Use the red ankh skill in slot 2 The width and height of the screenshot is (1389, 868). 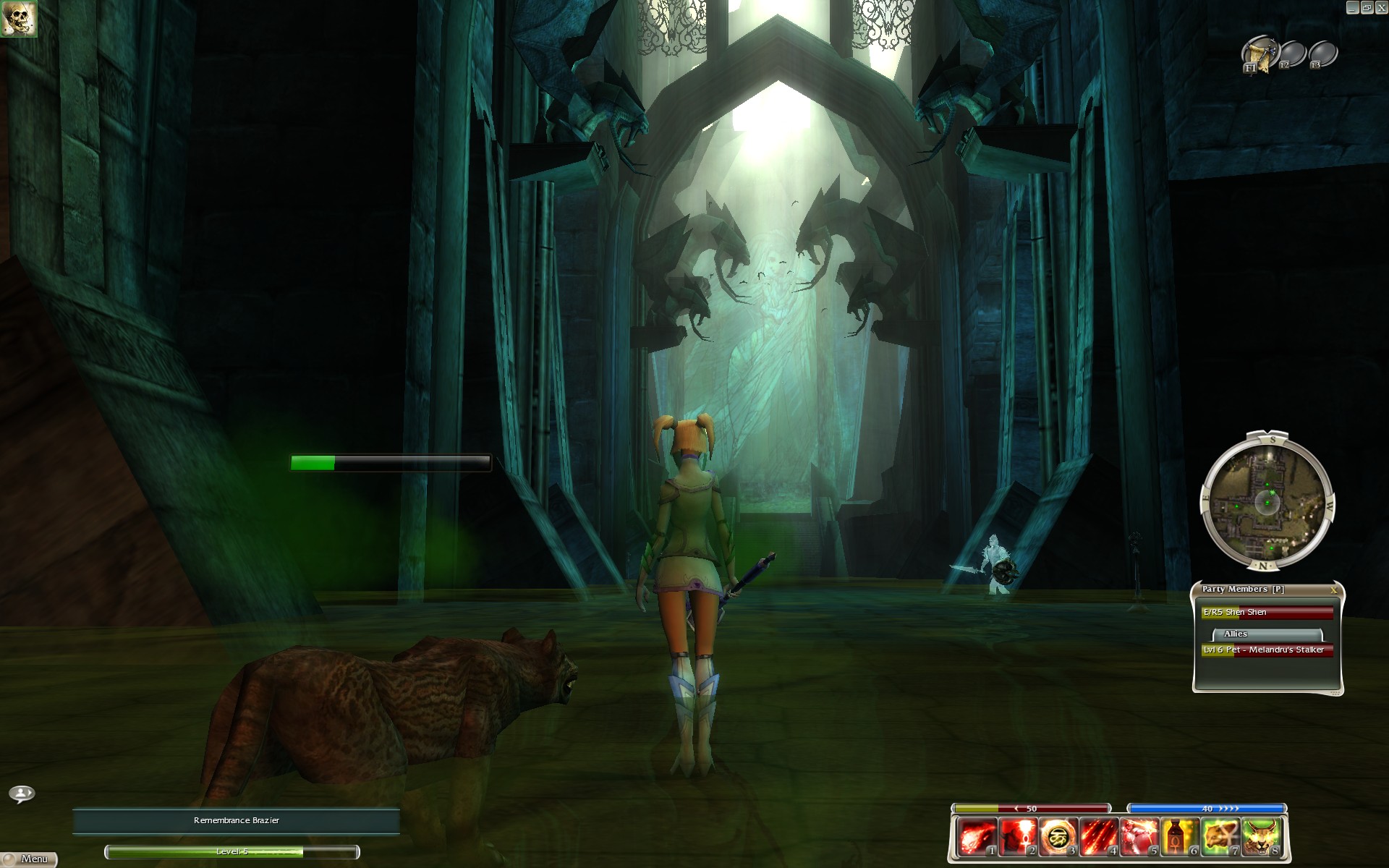tap(1016, 837)
